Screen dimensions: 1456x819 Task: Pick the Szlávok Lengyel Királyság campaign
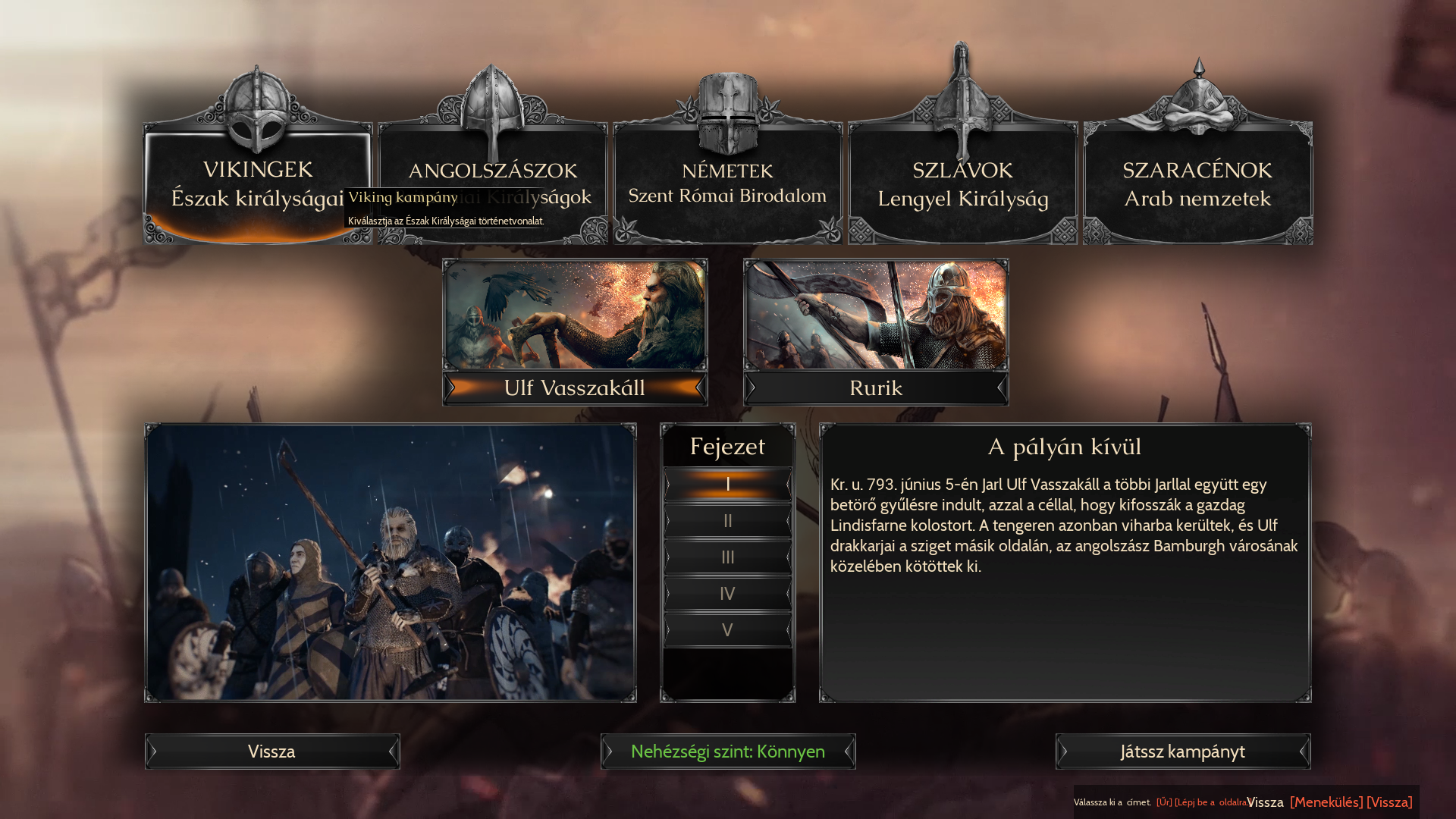962,184
